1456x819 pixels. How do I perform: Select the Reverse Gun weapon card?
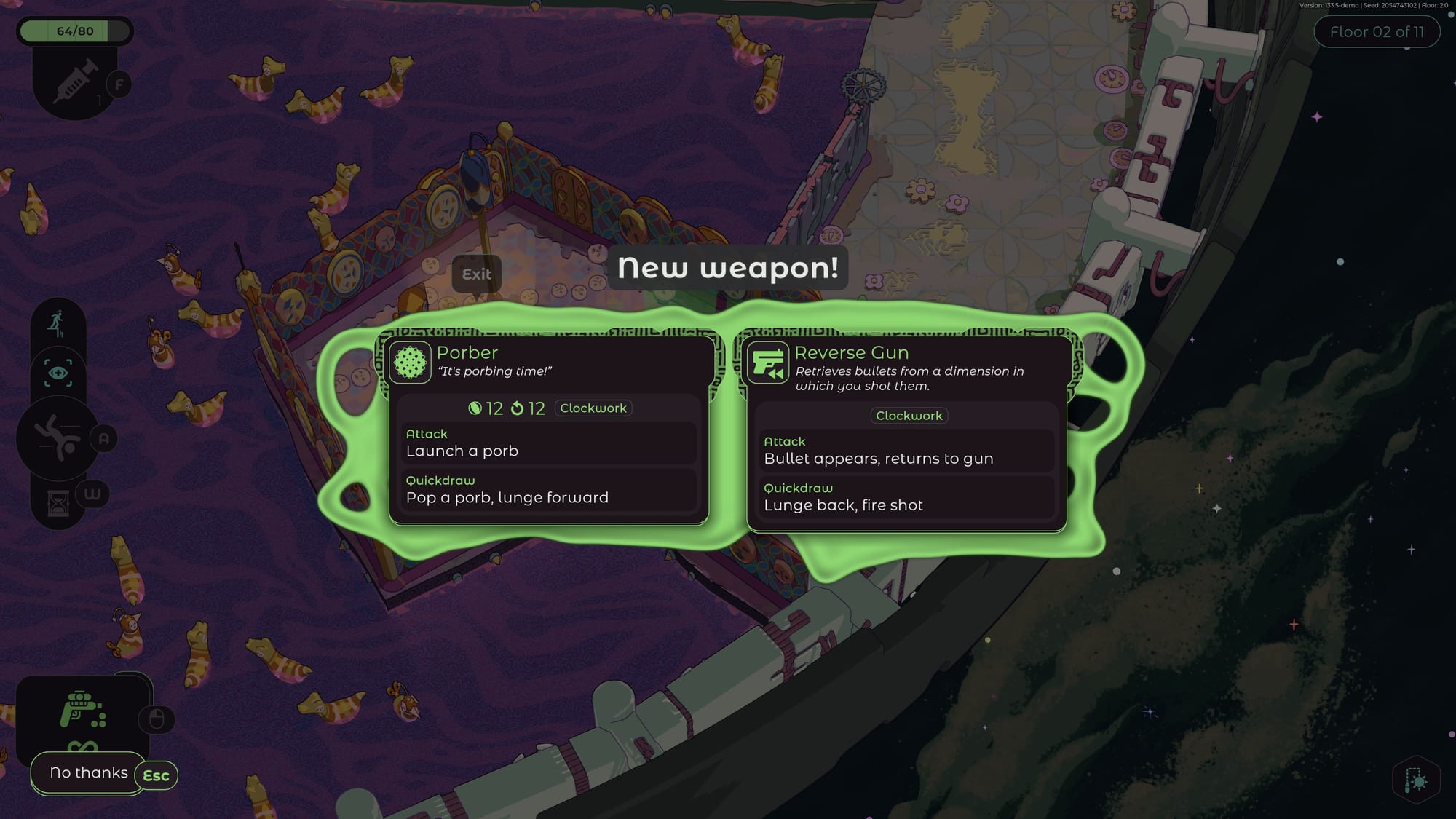point(906,433)
